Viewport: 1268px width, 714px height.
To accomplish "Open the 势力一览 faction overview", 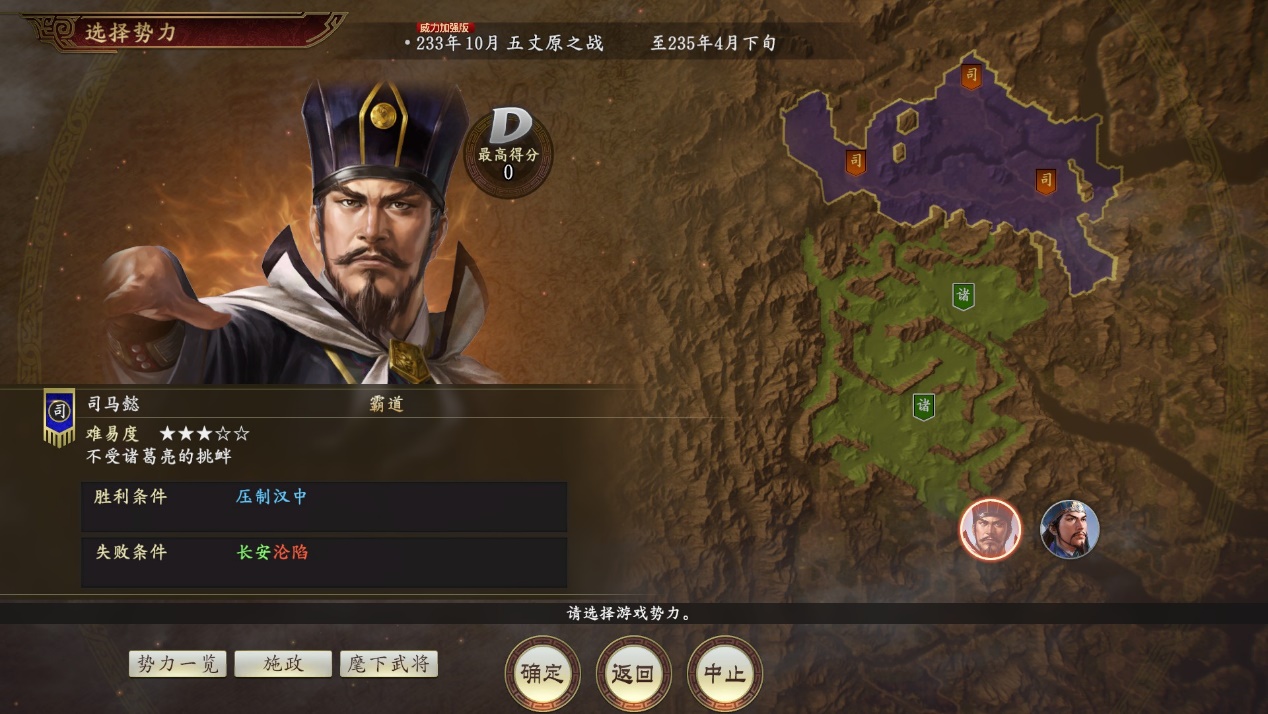I will 178,664.
